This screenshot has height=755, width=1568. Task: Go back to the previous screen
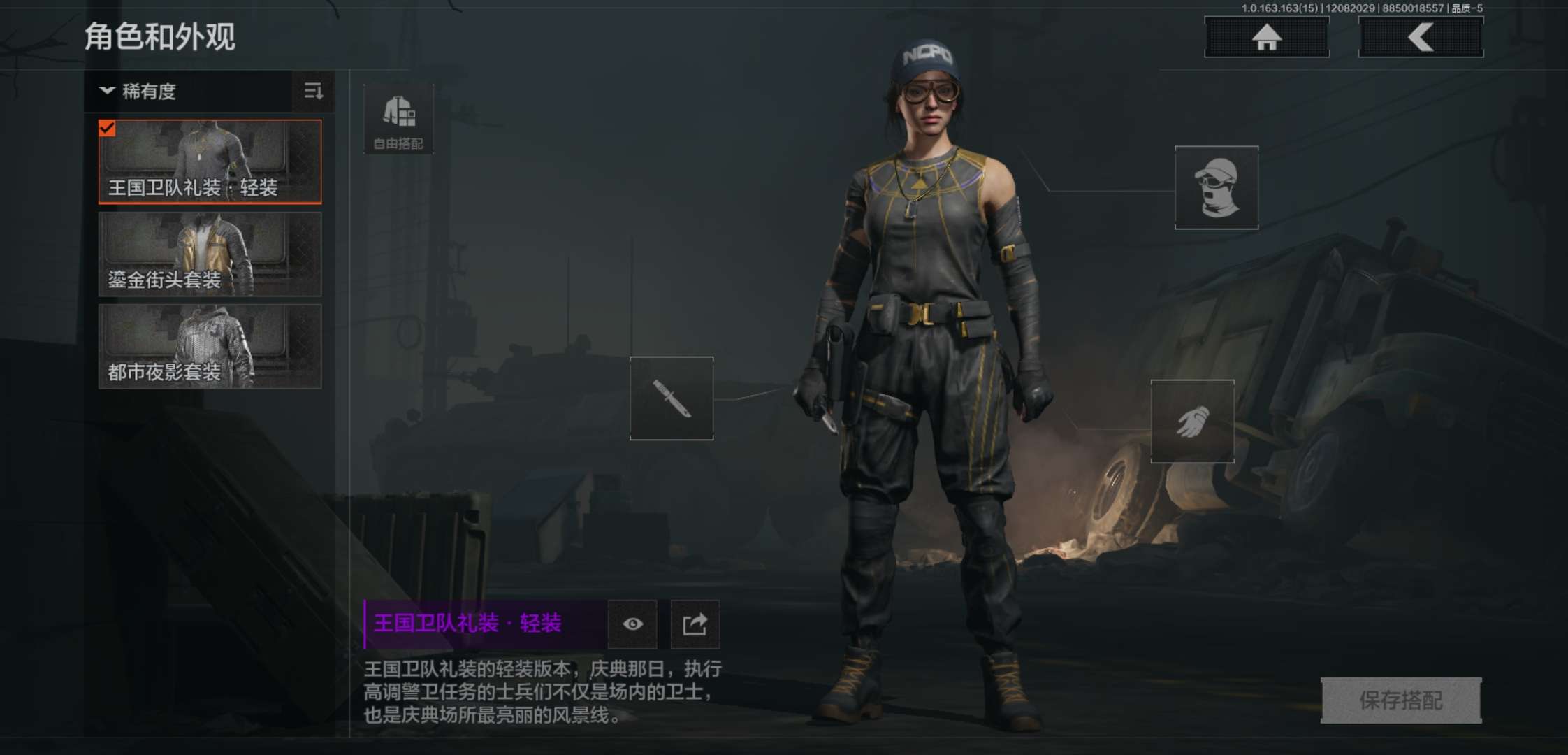(x=1421, y=37)
